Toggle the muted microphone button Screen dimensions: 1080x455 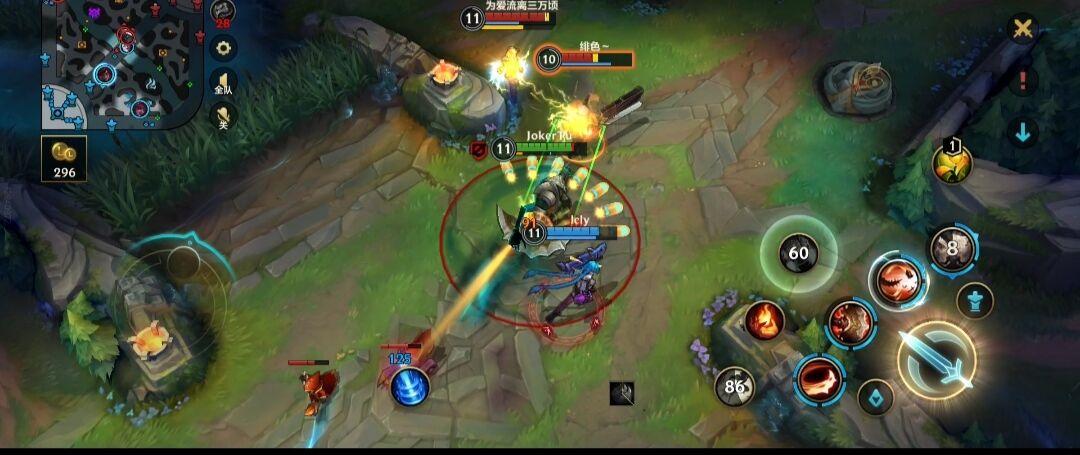pos(222,120)
